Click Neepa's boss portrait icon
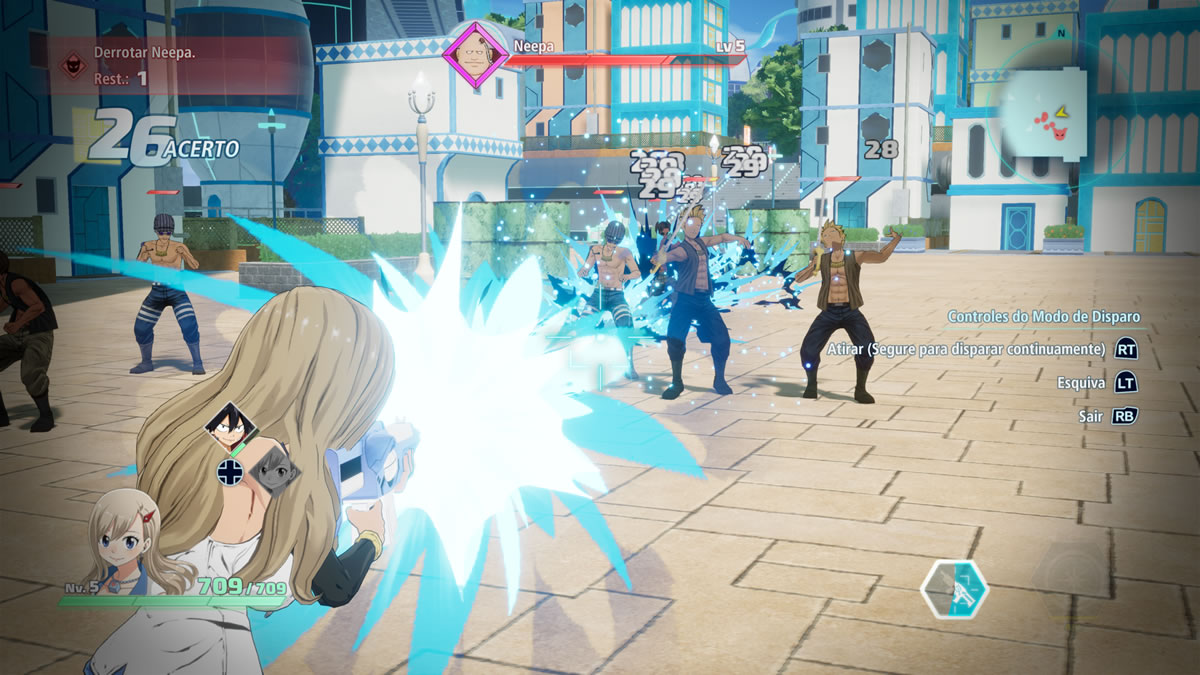The image size is (1200, 675). point(476,54)
